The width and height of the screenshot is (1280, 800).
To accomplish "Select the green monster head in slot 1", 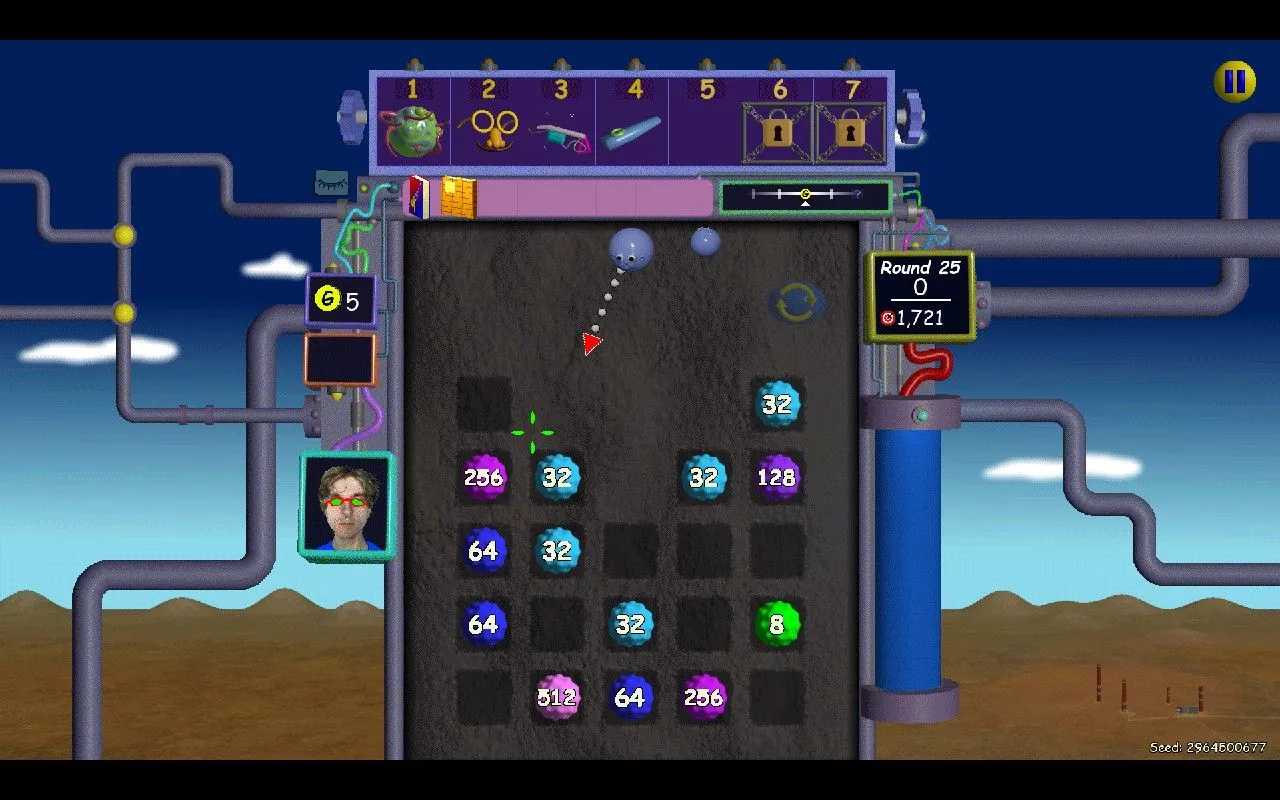I will pyautogui.click(x=412, y=132).
